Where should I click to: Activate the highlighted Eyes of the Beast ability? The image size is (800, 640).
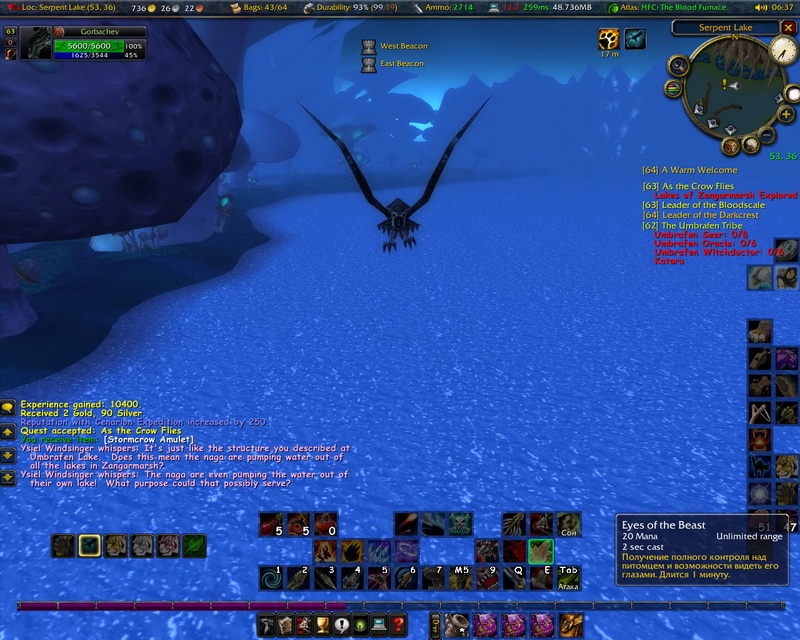click(x=541, y=551)
